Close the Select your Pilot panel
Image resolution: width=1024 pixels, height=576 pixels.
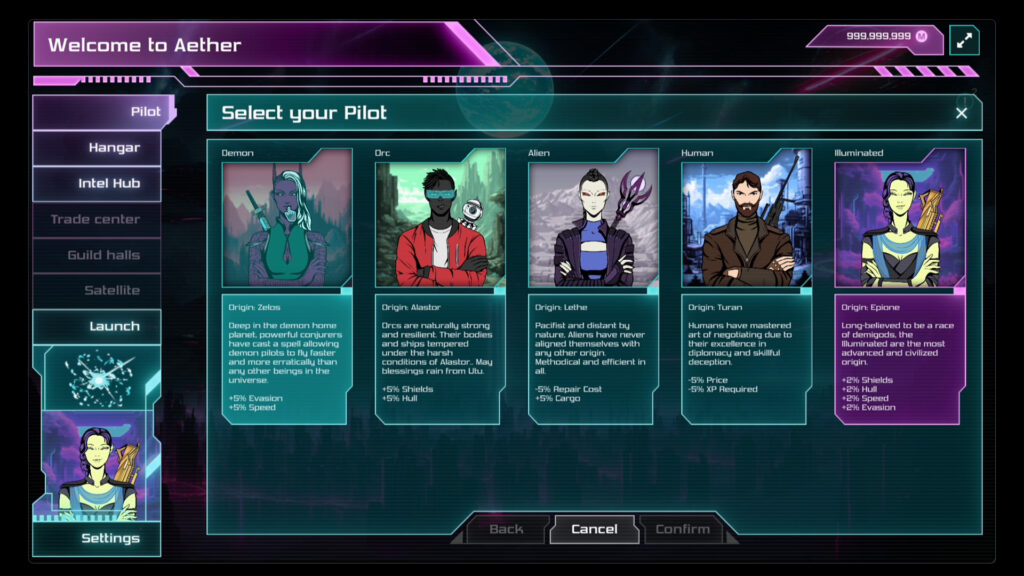click(x=961, y=113)
